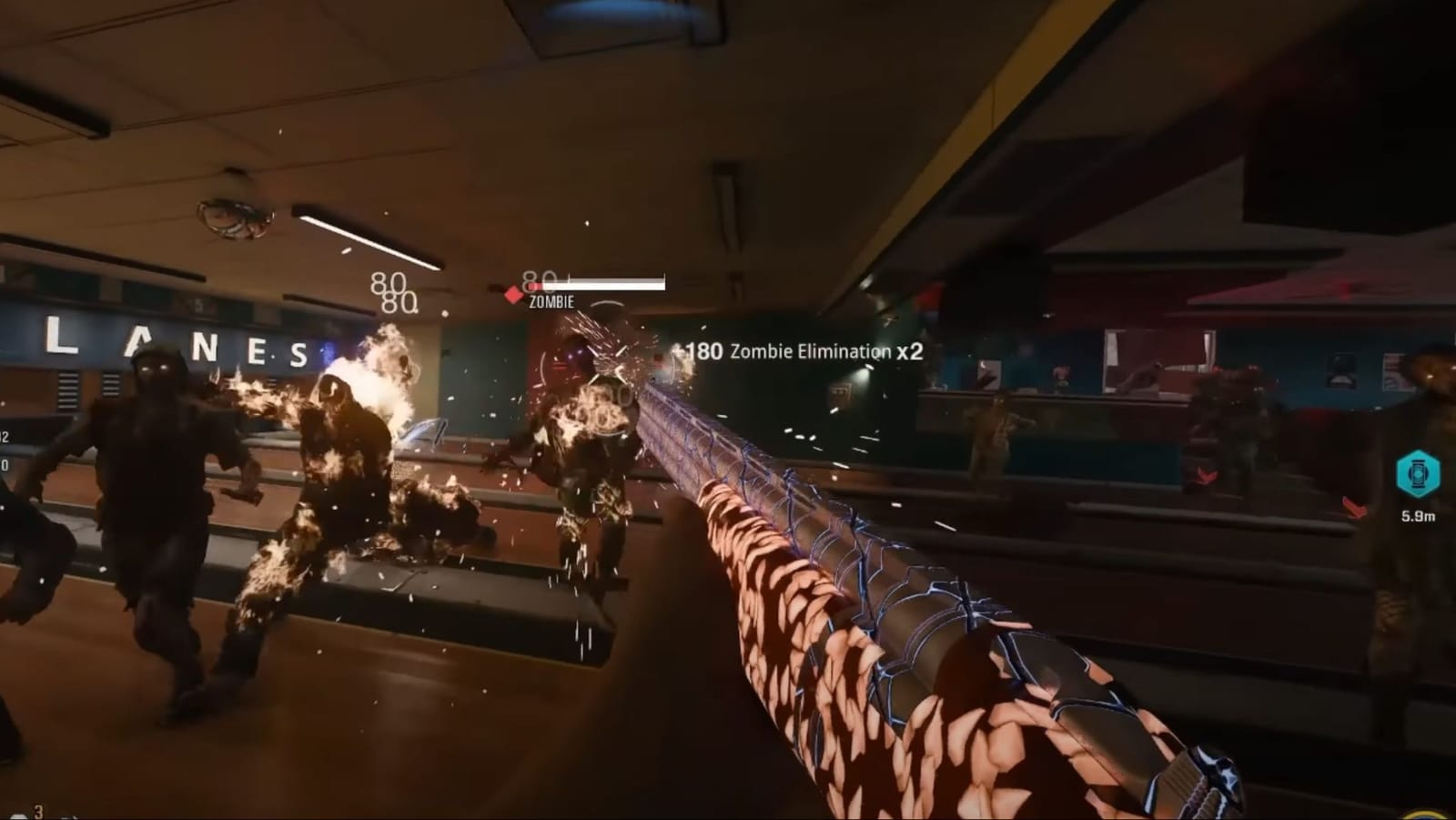Select the tactical equipment icon bottom-left corner
The width and height of the screenshot is (1456, 820).
point(68,818)
